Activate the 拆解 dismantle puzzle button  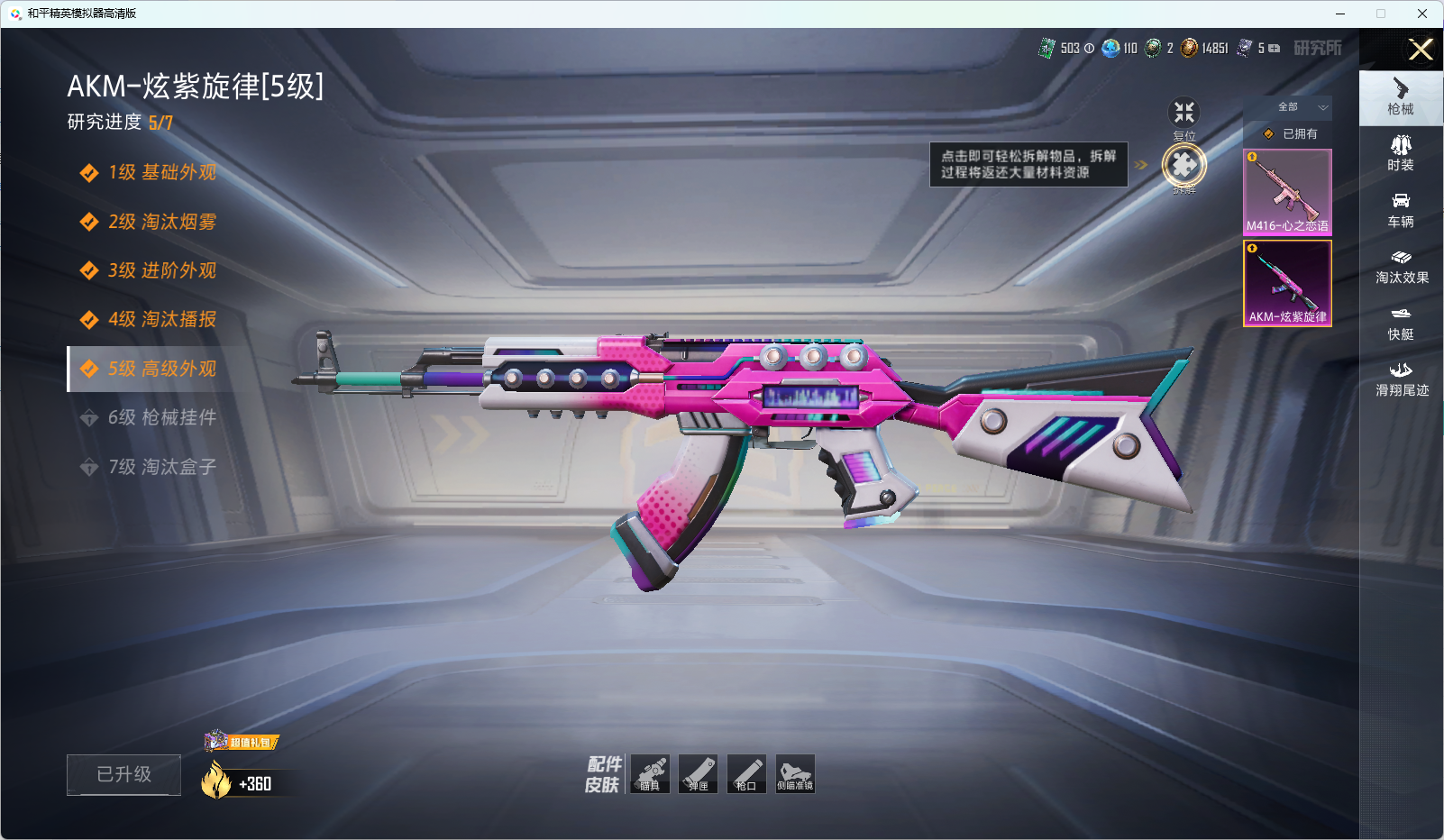[x=1184, y=165]
